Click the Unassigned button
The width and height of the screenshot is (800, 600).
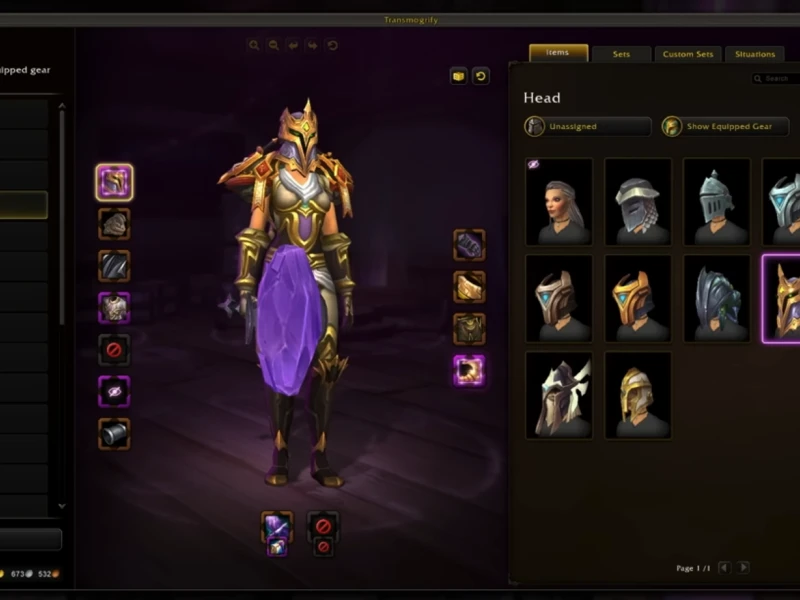click(588, 127)
